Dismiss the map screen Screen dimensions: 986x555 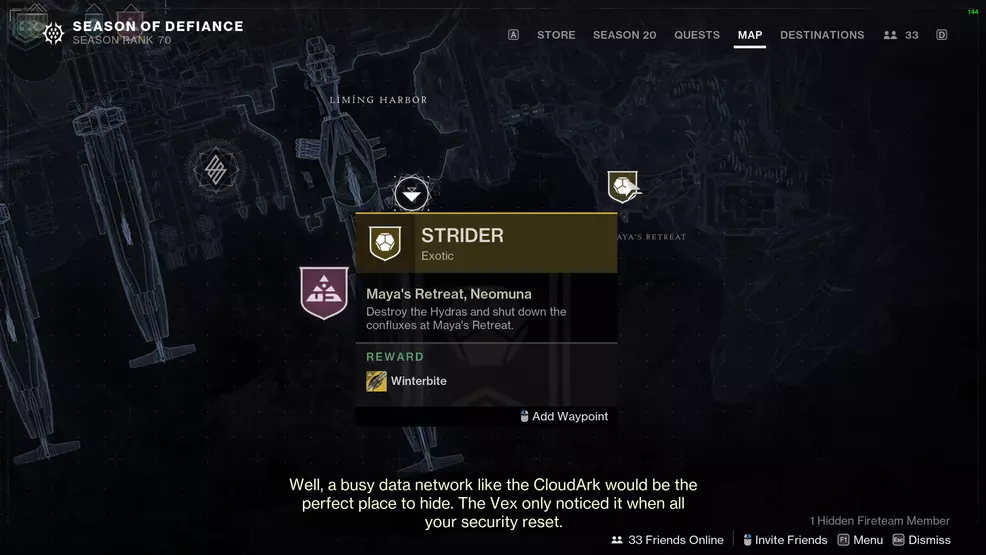[921, 540]
